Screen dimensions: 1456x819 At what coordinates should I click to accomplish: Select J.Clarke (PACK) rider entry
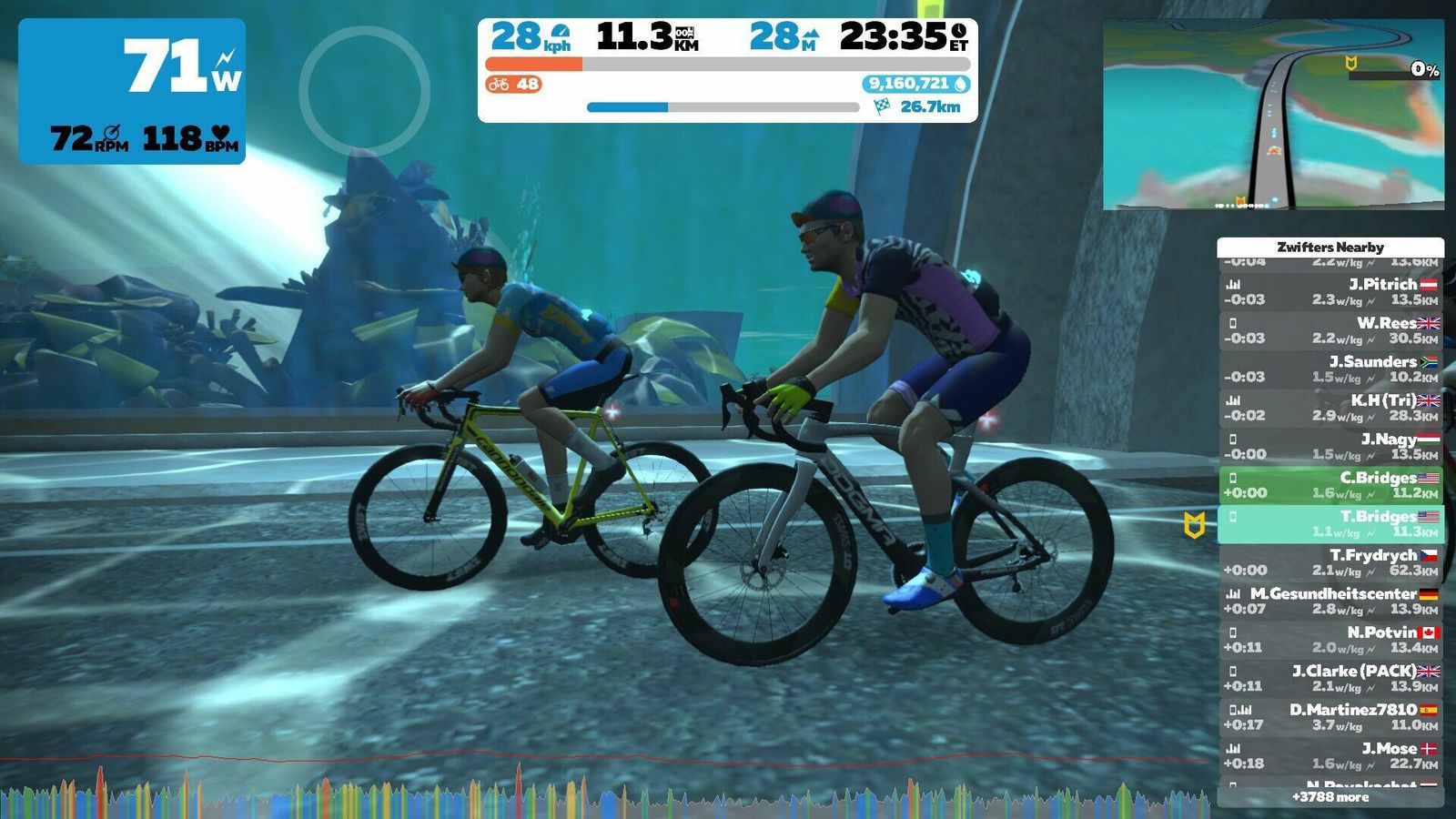coord(1330,678)
